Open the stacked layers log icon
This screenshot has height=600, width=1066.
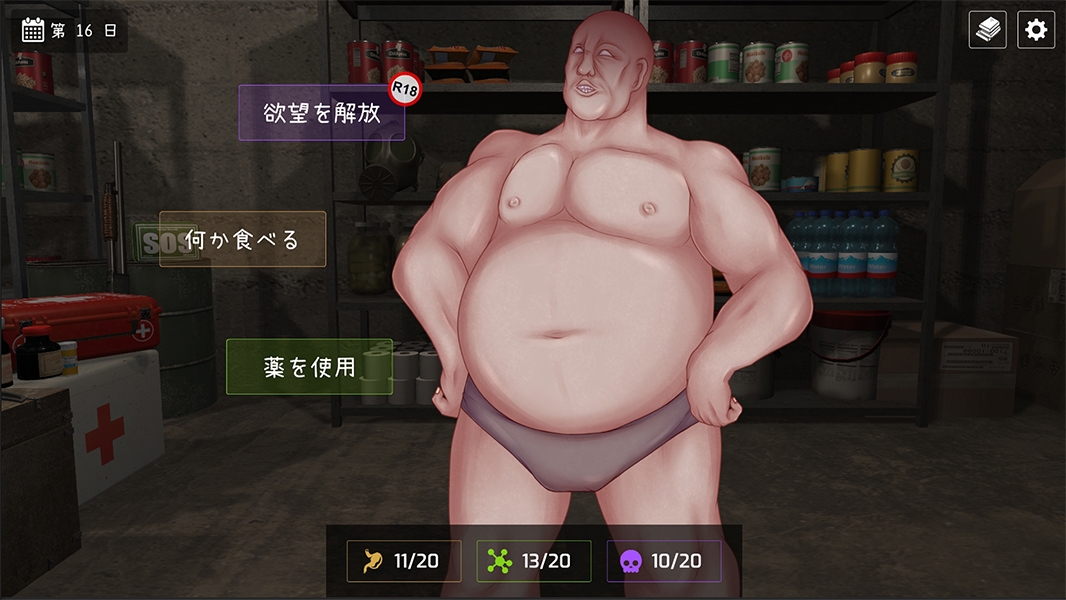988,30
